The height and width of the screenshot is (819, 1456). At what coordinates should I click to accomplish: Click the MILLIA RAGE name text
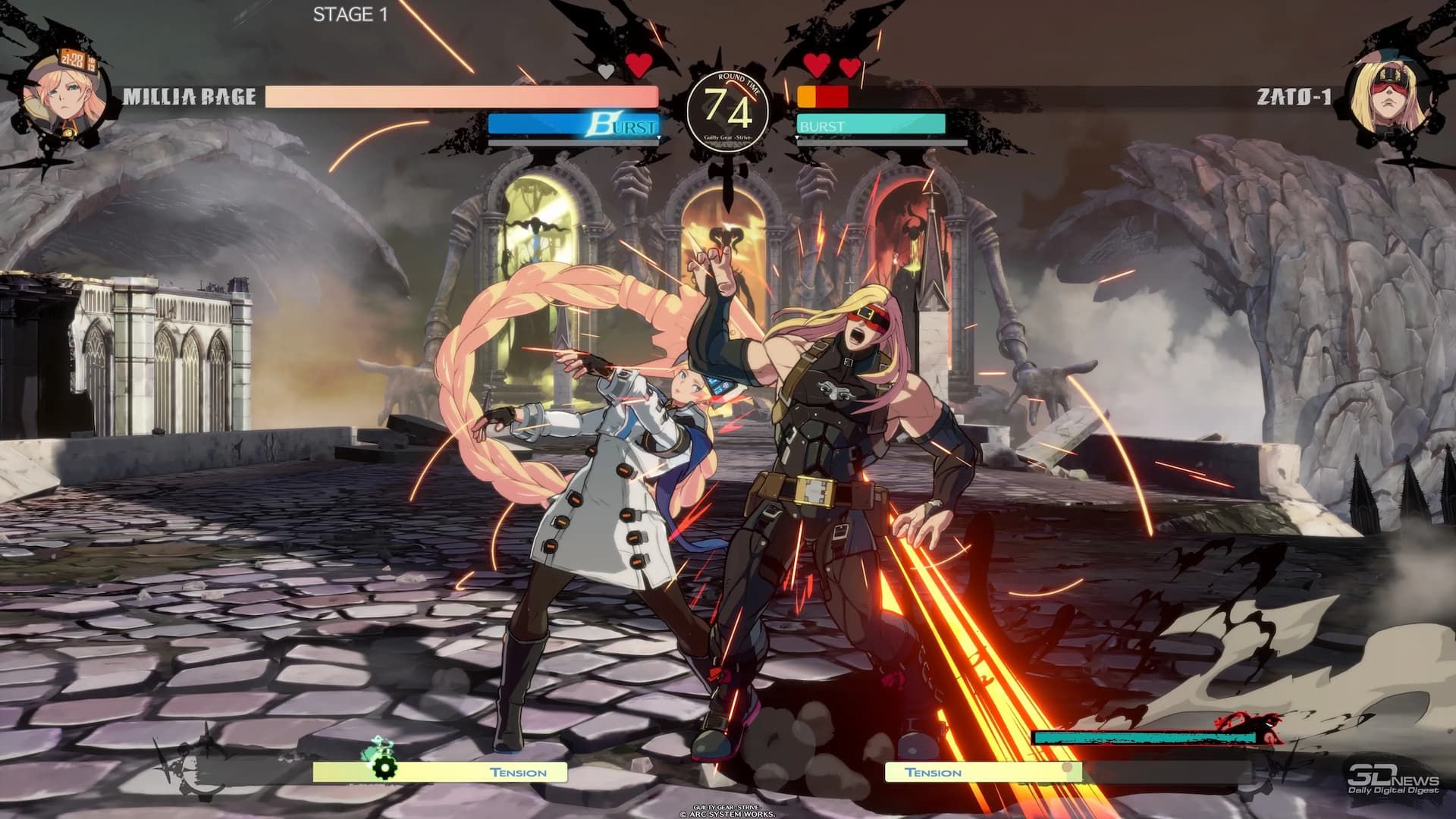190,97
